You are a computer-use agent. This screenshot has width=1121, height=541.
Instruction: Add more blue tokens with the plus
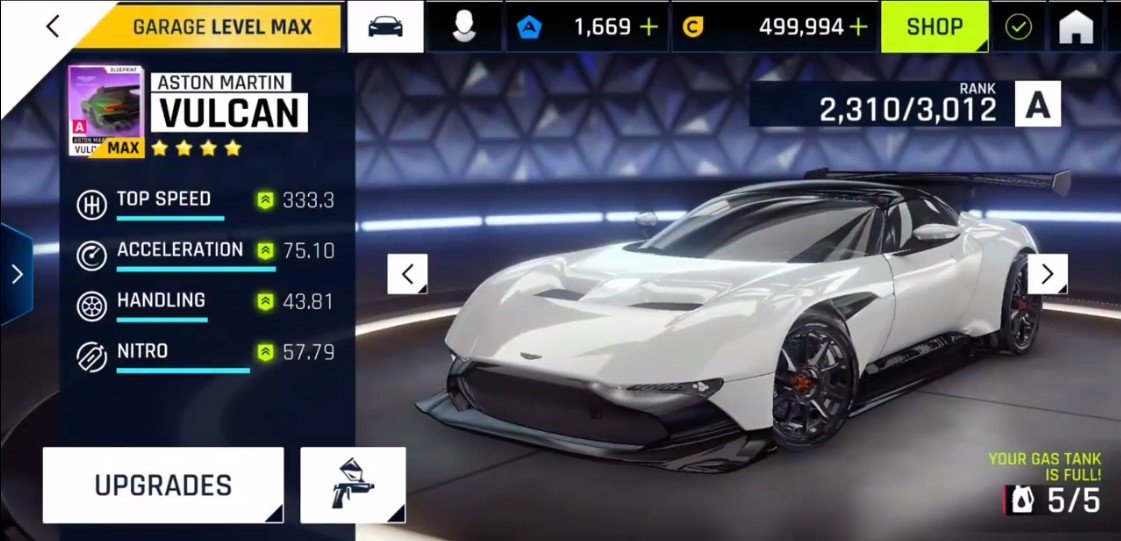coord(649,27)
